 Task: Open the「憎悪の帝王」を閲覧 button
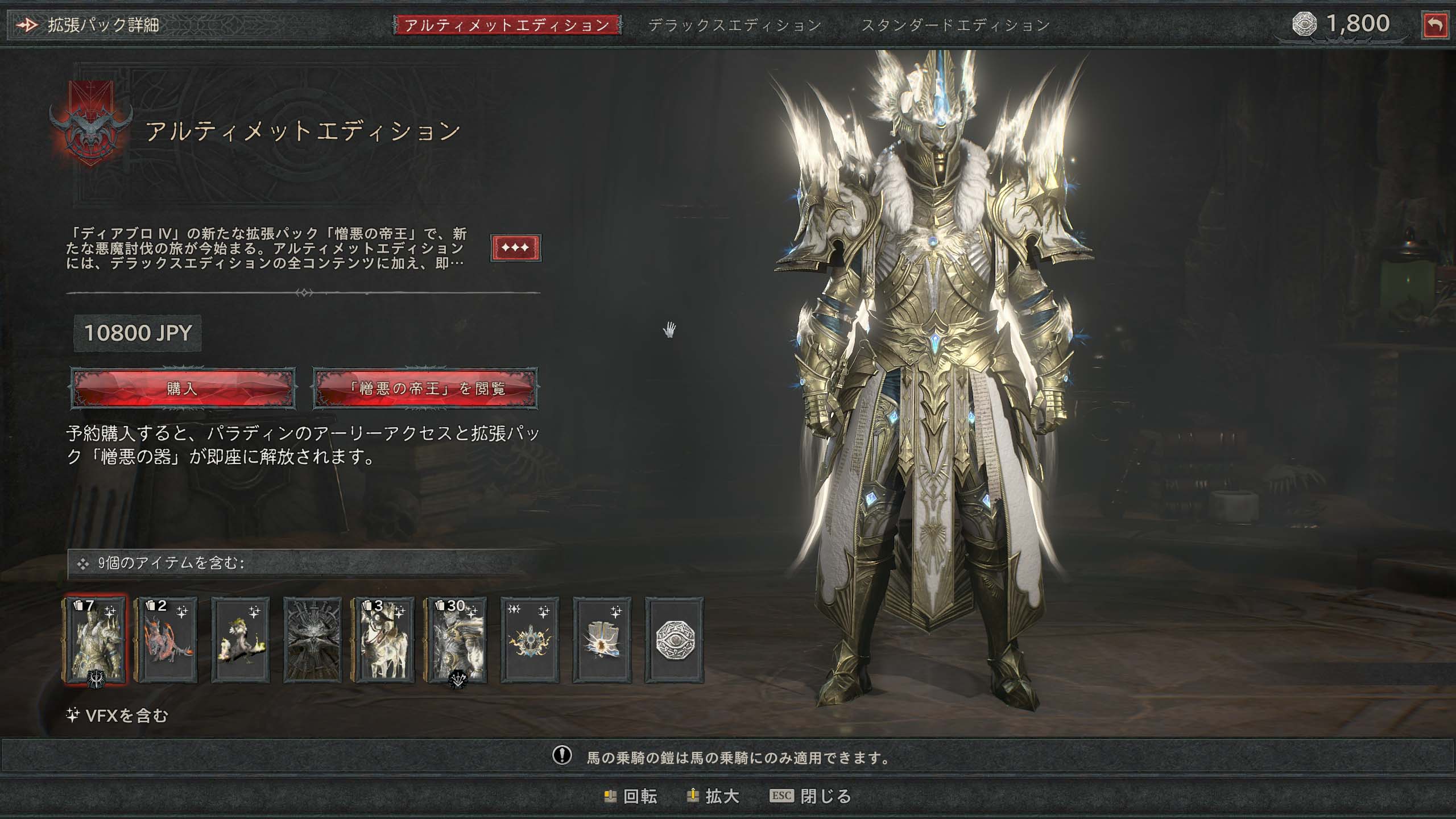425,388
